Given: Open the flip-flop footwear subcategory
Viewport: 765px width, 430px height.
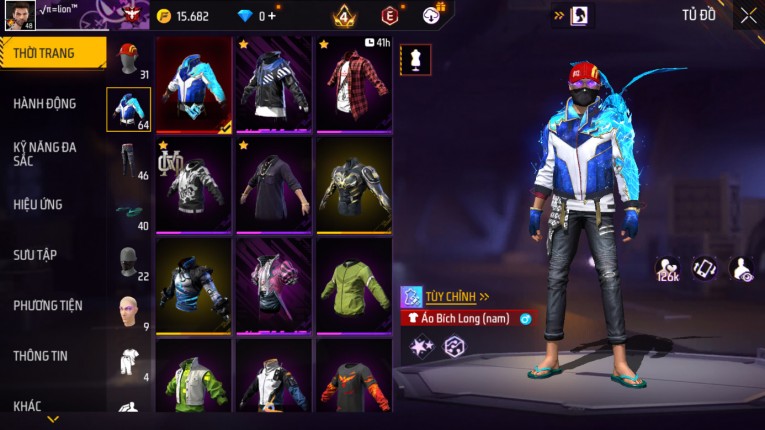Looking at the screenshot, I should tap(128, 210).
